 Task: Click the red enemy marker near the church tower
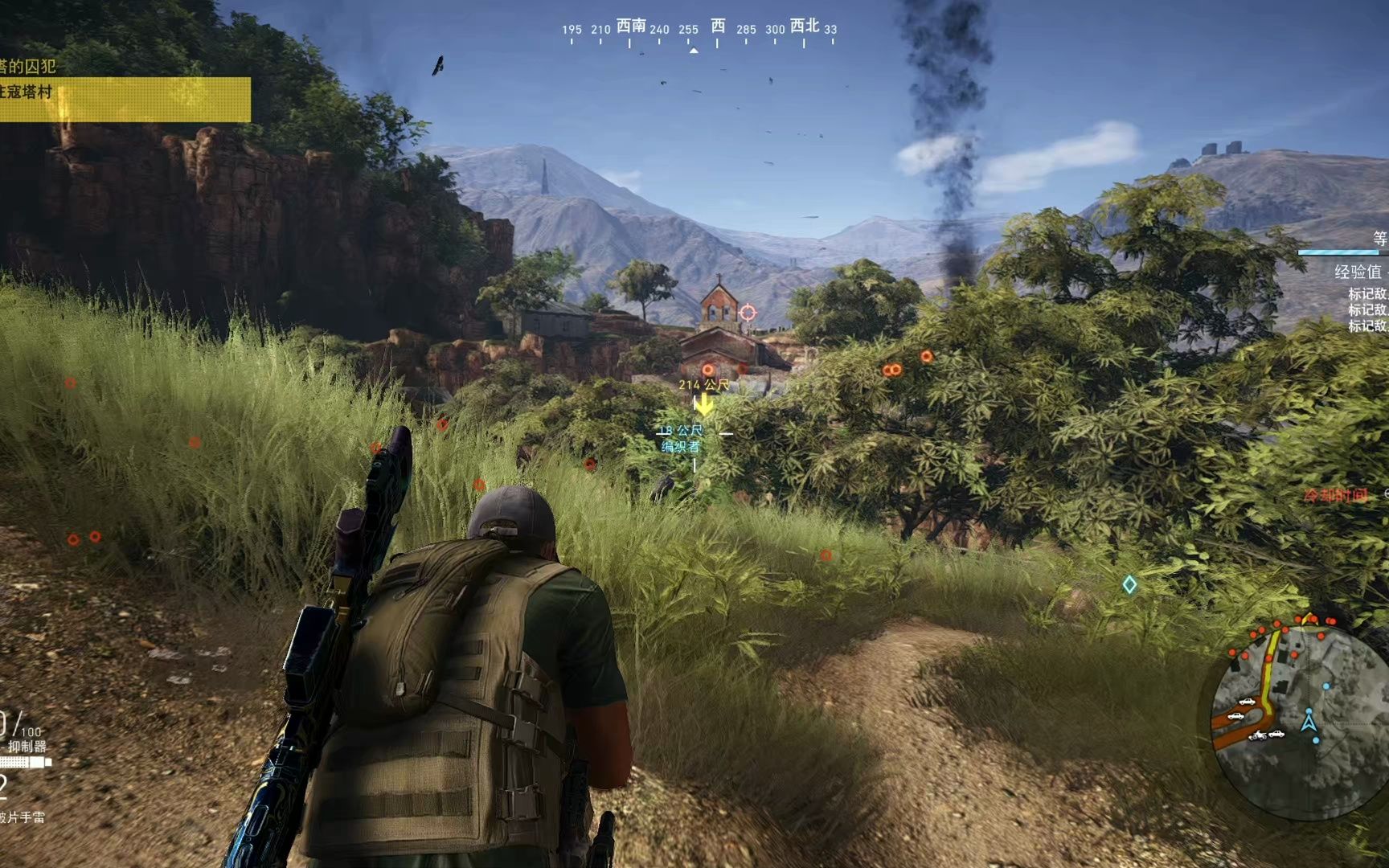tap(707, 369)
